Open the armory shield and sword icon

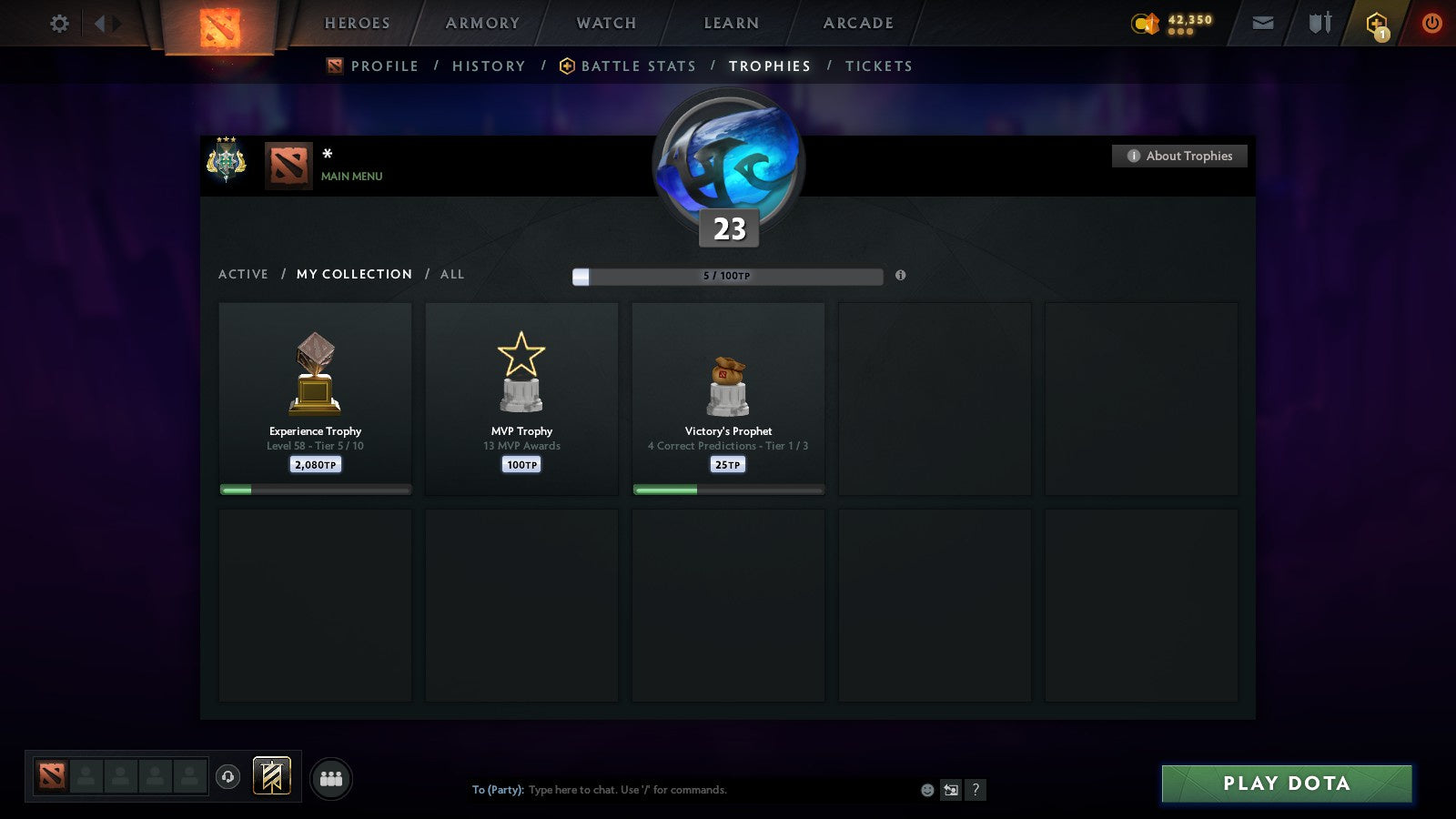(1319, 23)
